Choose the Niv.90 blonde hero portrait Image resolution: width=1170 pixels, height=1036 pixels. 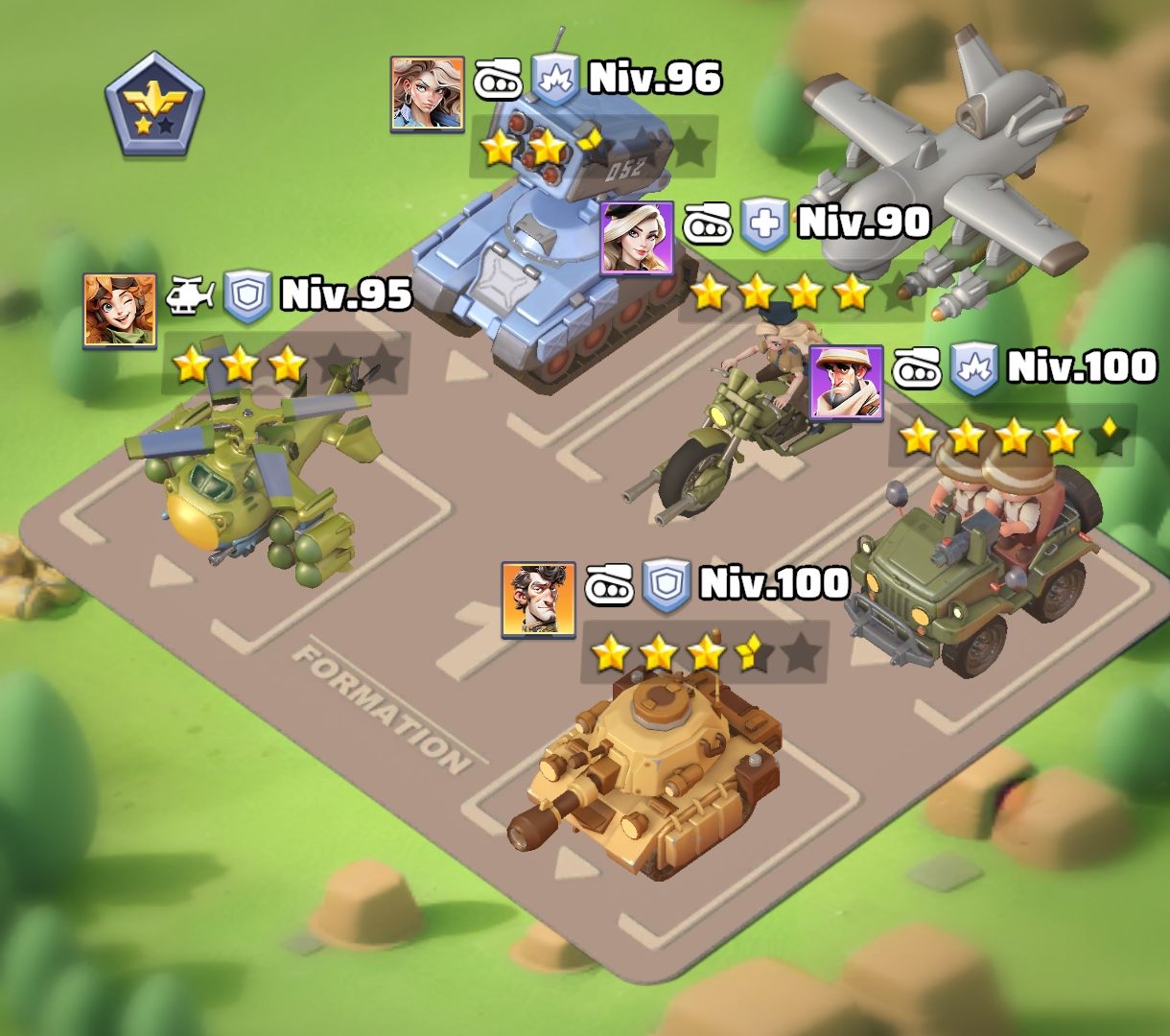tap(637, 238)
